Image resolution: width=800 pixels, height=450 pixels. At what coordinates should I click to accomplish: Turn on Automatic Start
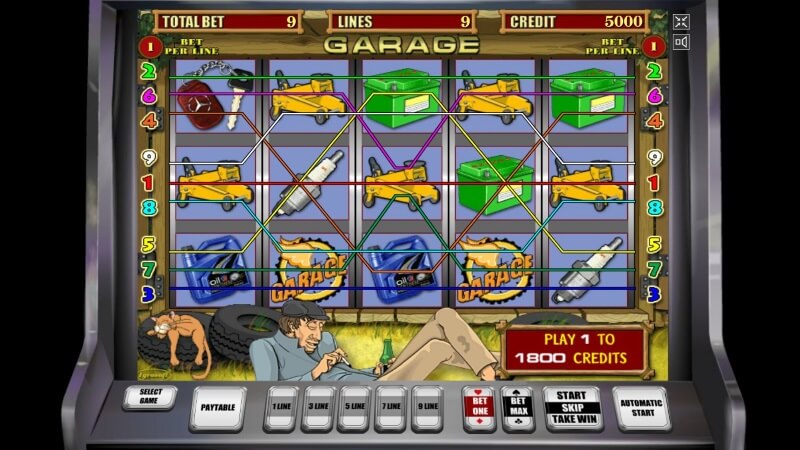[x=640, y=408]
